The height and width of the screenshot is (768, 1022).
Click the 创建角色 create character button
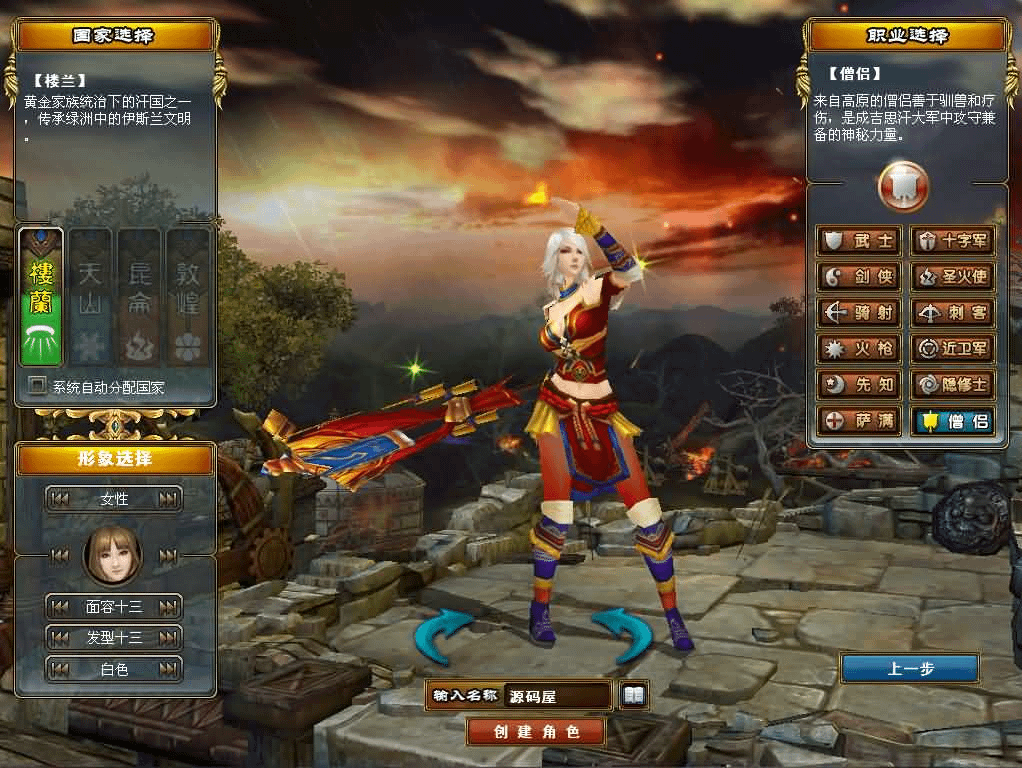click(x=537, y=731)
